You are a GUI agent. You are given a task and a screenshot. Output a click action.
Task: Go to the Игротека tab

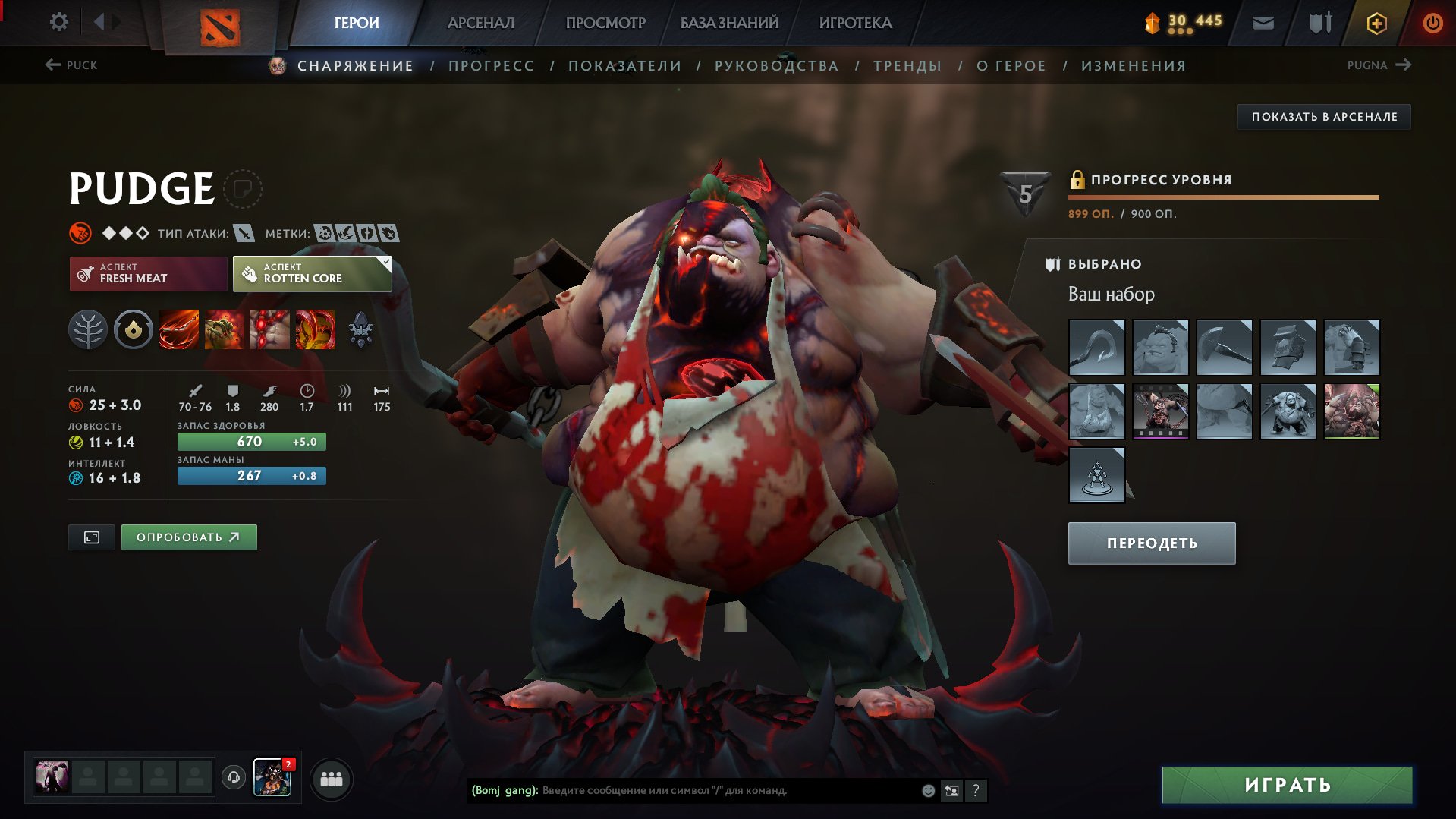pyautogui.click(x=855, y=23)
